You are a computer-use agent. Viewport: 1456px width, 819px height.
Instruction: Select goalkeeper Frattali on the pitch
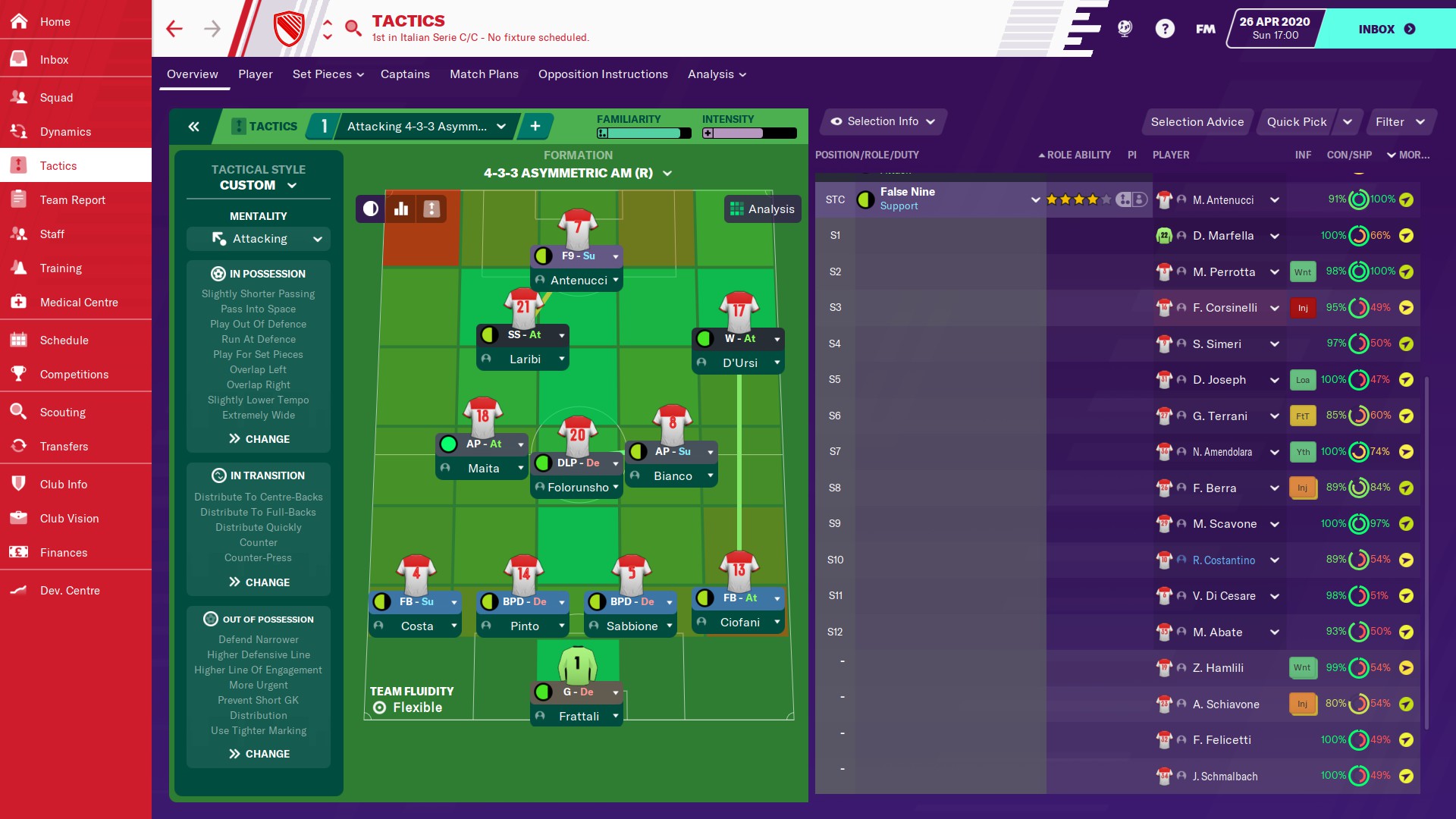coord(578,716)
